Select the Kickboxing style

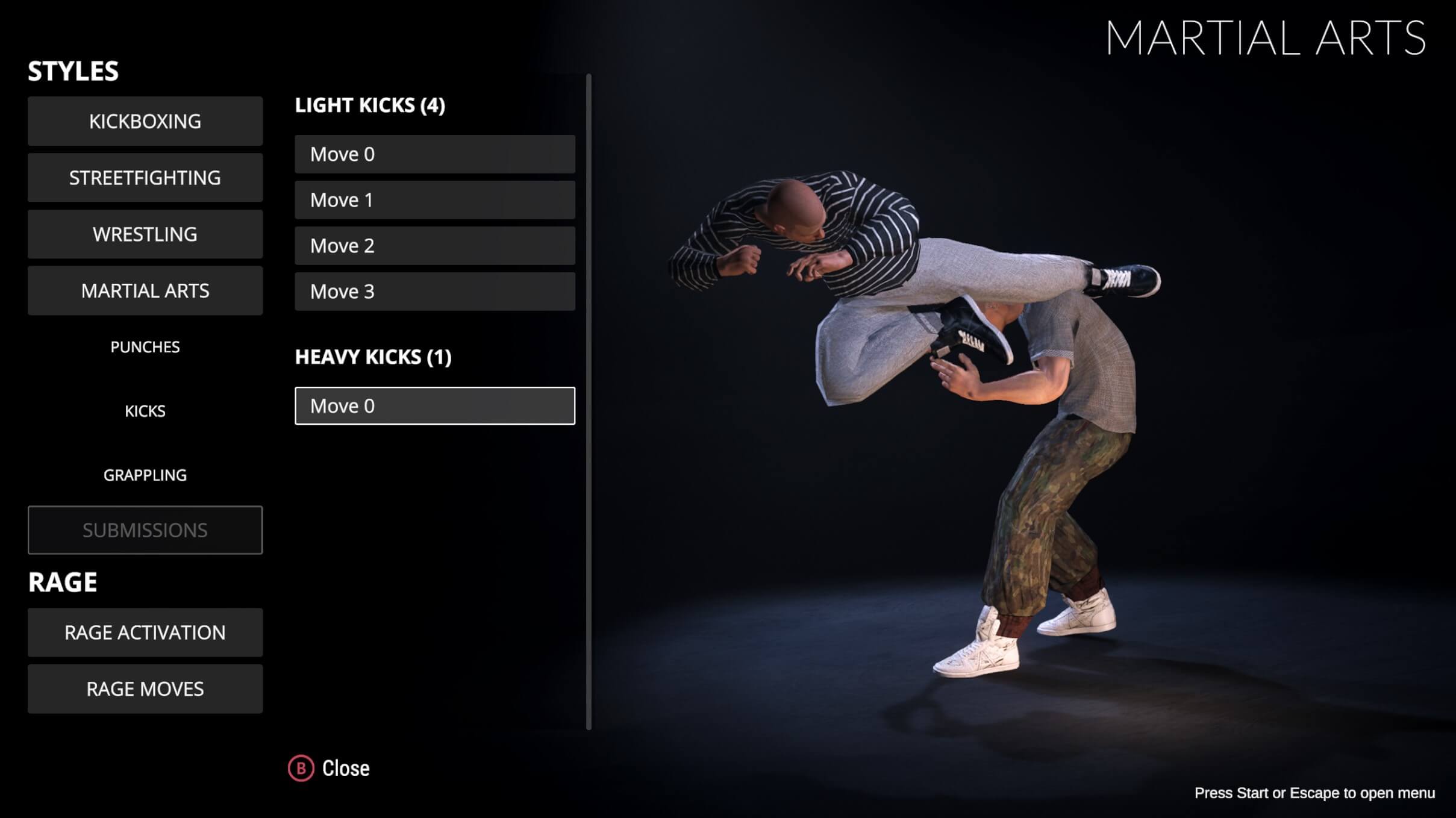[145, 121]
